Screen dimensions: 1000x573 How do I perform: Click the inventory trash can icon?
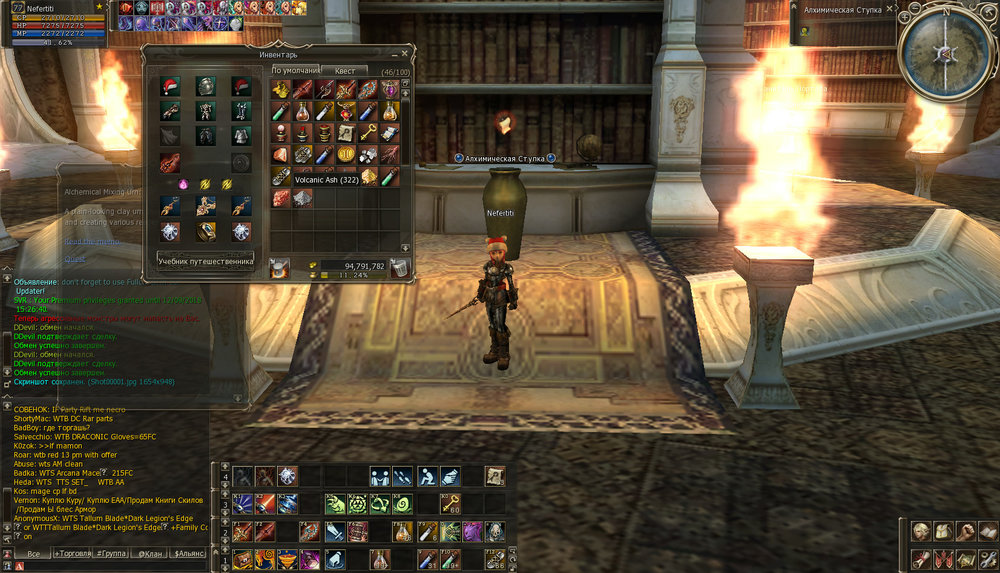click(398, 268)
